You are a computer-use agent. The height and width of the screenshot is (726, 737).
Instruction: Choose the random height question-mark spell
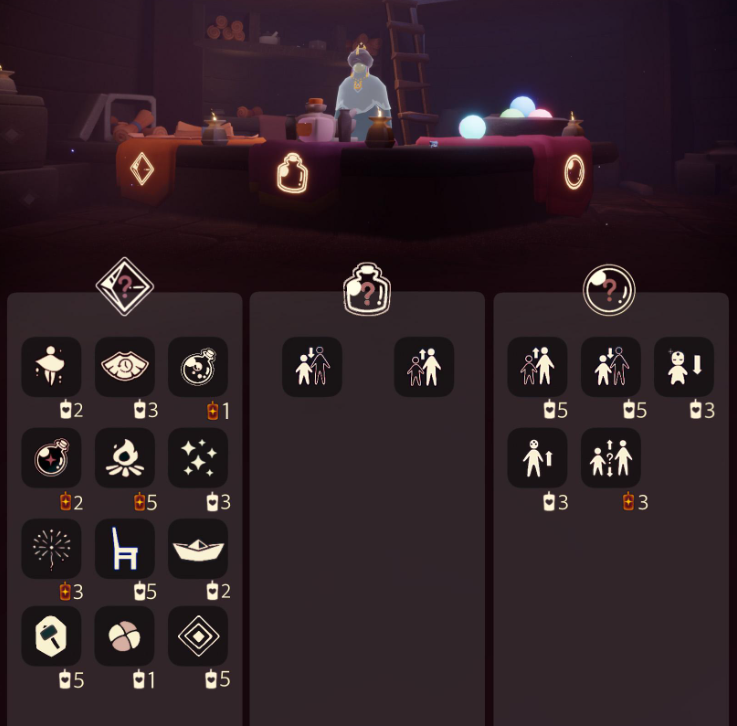[611, 458]
